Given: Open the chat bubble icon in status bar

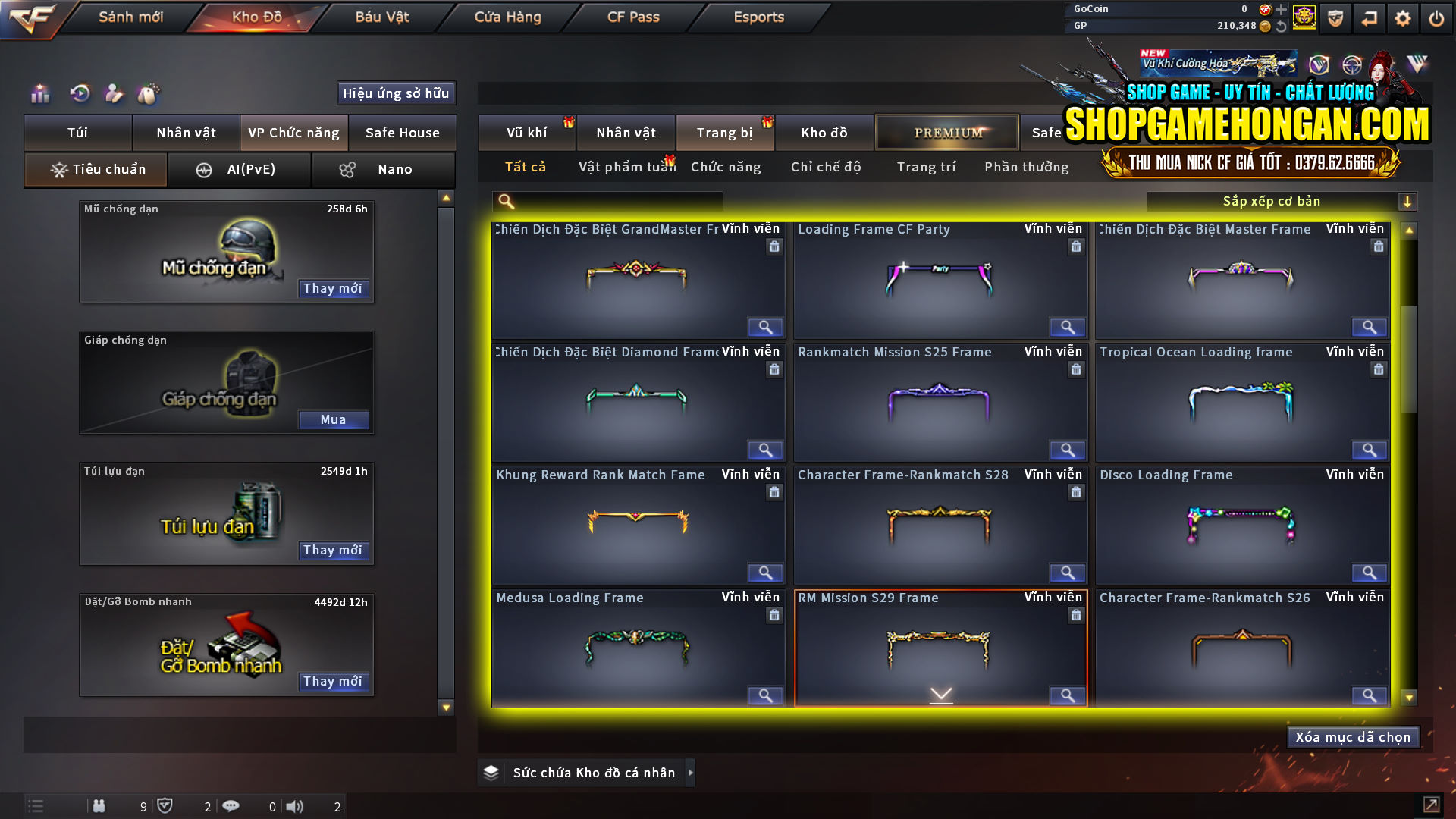Looking at the screenshot, I should click(231, 806).
